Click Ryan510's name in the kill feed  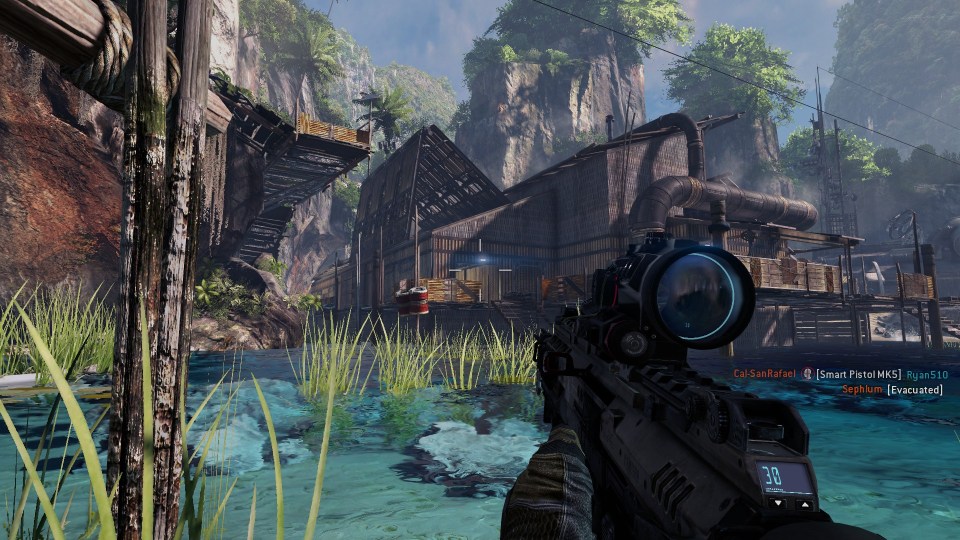(x=927, y=374)
